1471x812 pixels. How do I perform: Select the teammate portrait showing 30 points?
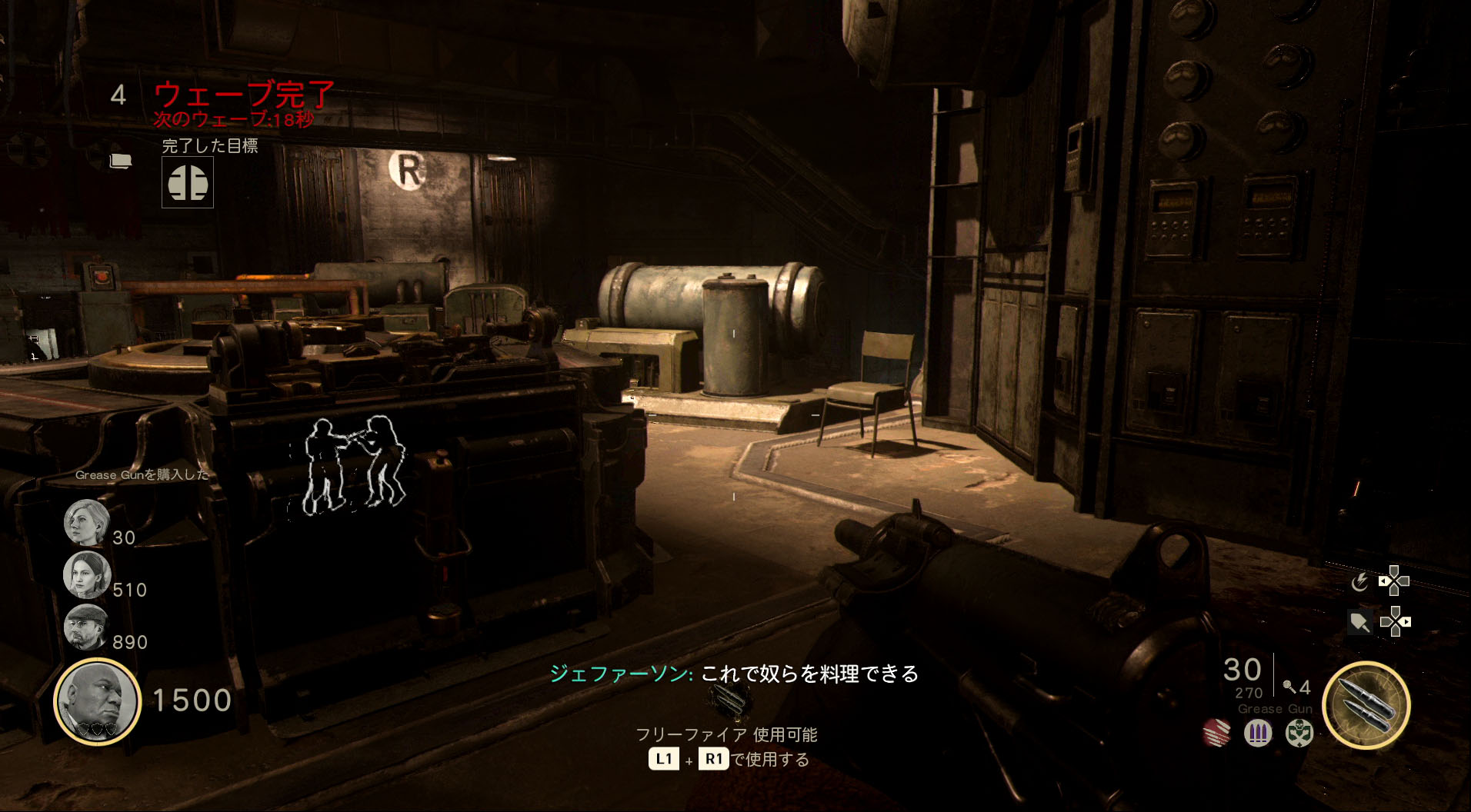(x=86, y=523)
